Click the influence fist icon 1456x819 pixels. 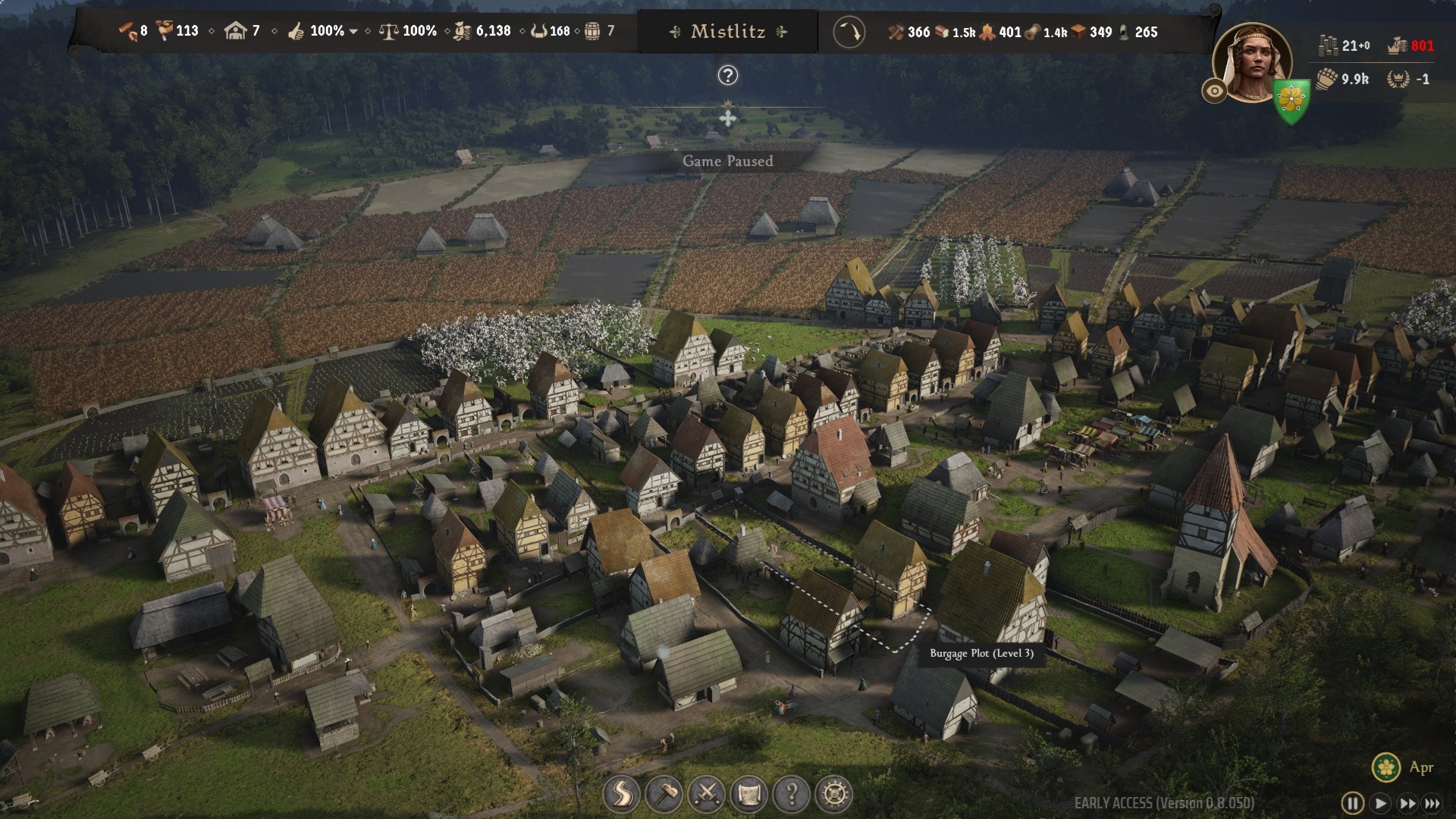1326,79
